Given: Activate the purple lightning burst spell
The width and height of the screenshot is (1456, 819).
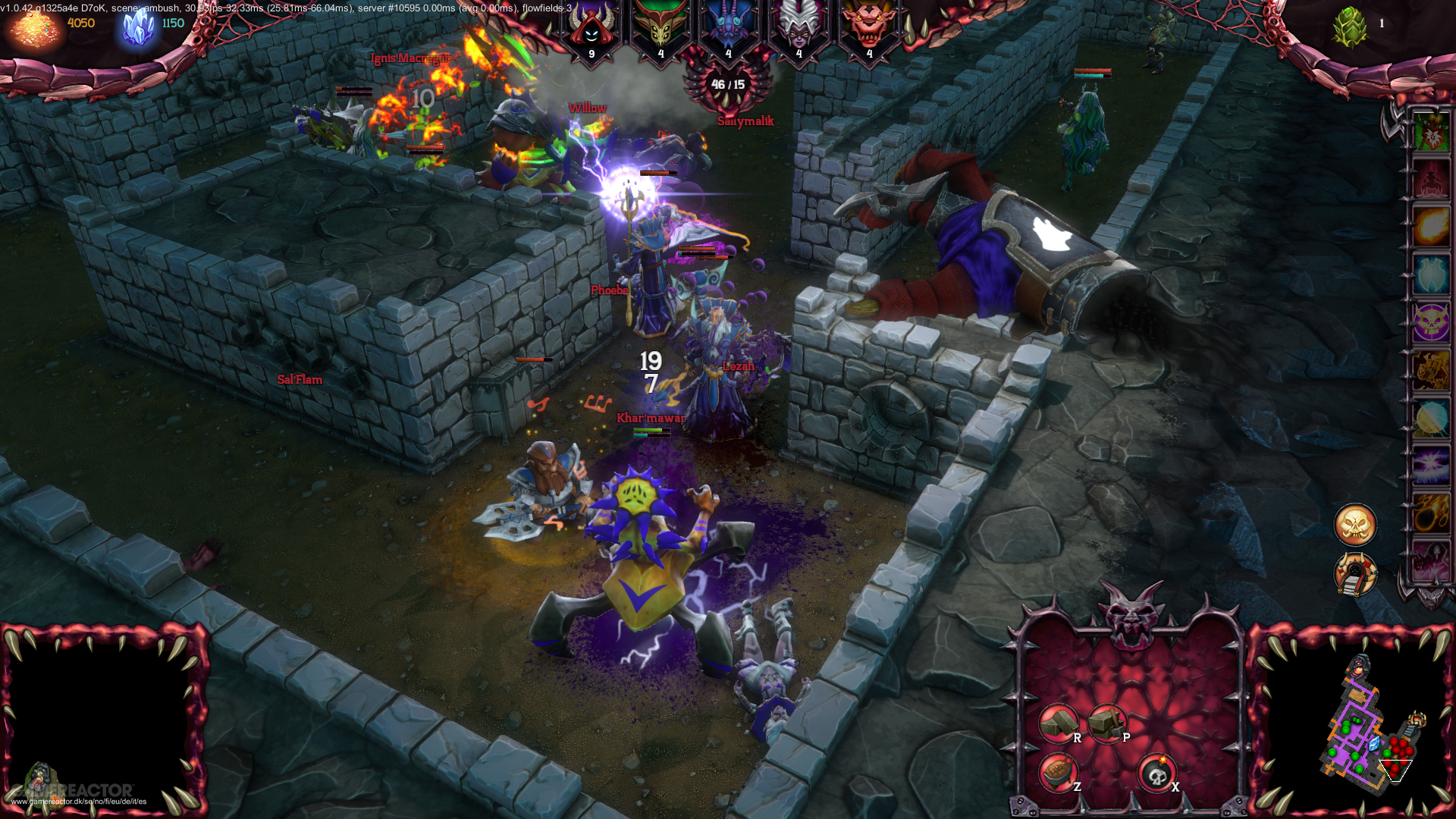Looking at the screenshot, I should [x=1431, y=465].
